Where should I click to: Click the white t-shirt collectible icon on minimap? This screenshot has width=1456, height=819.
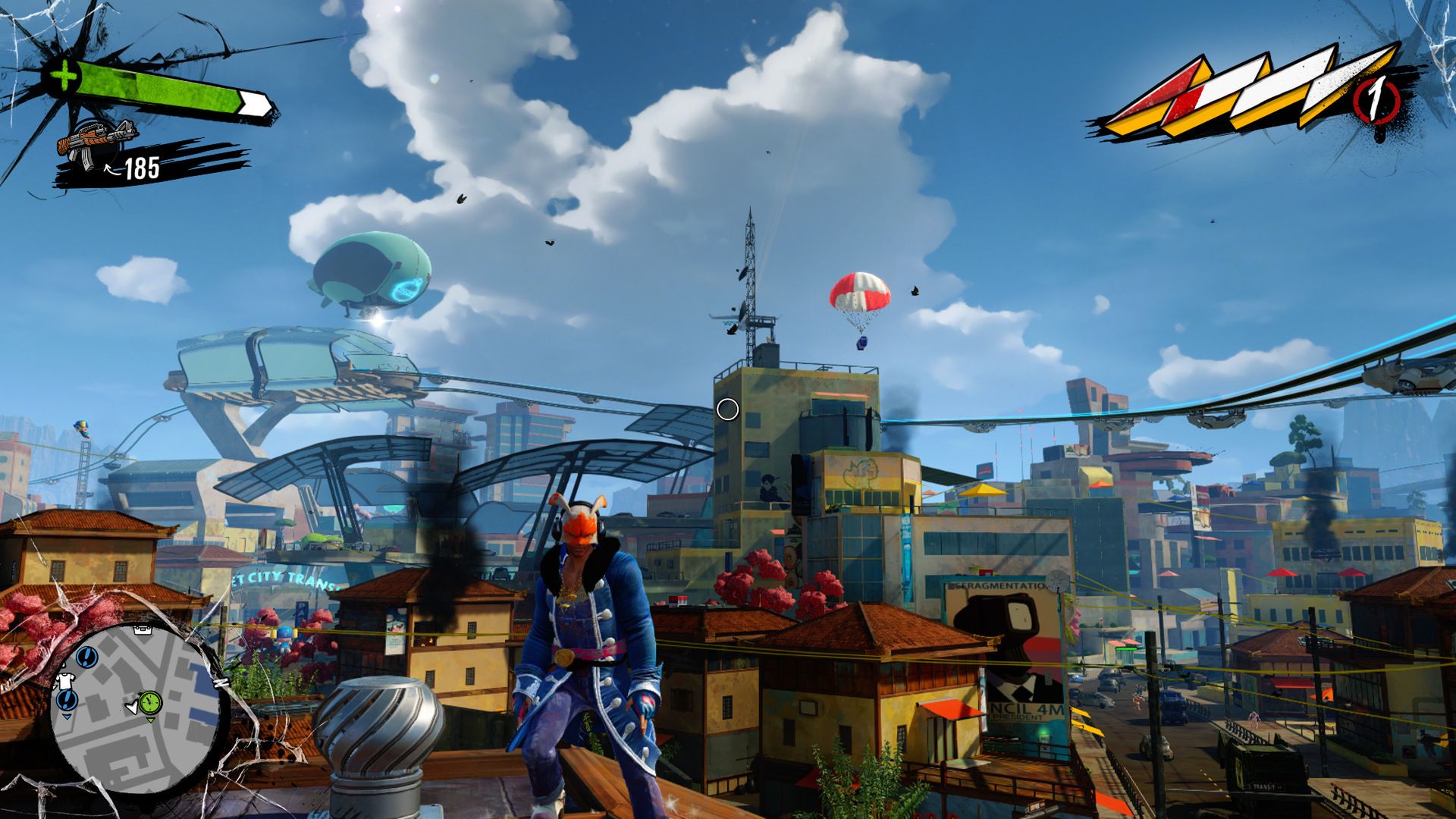pos(66,680)
